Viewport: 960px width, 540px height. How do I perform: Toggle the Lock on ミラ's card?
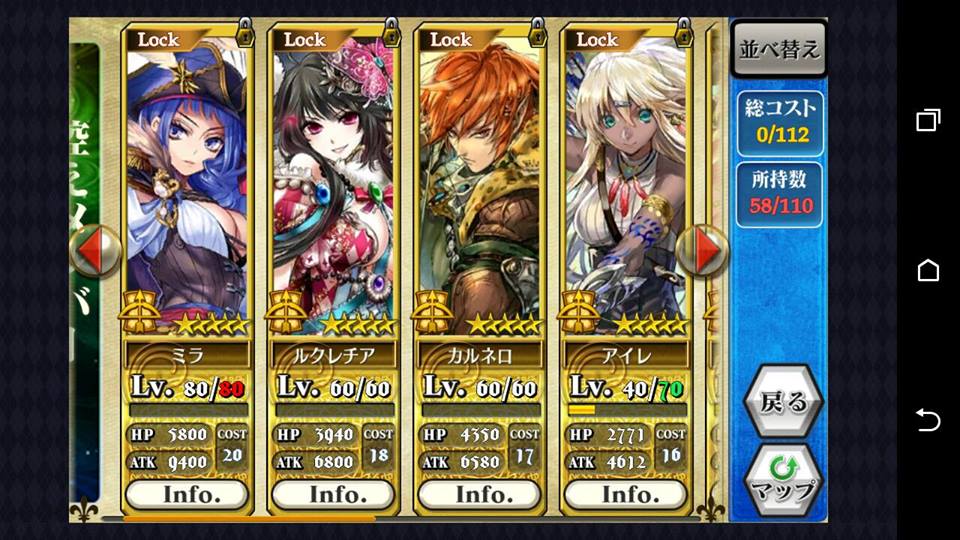click(190, 38)
